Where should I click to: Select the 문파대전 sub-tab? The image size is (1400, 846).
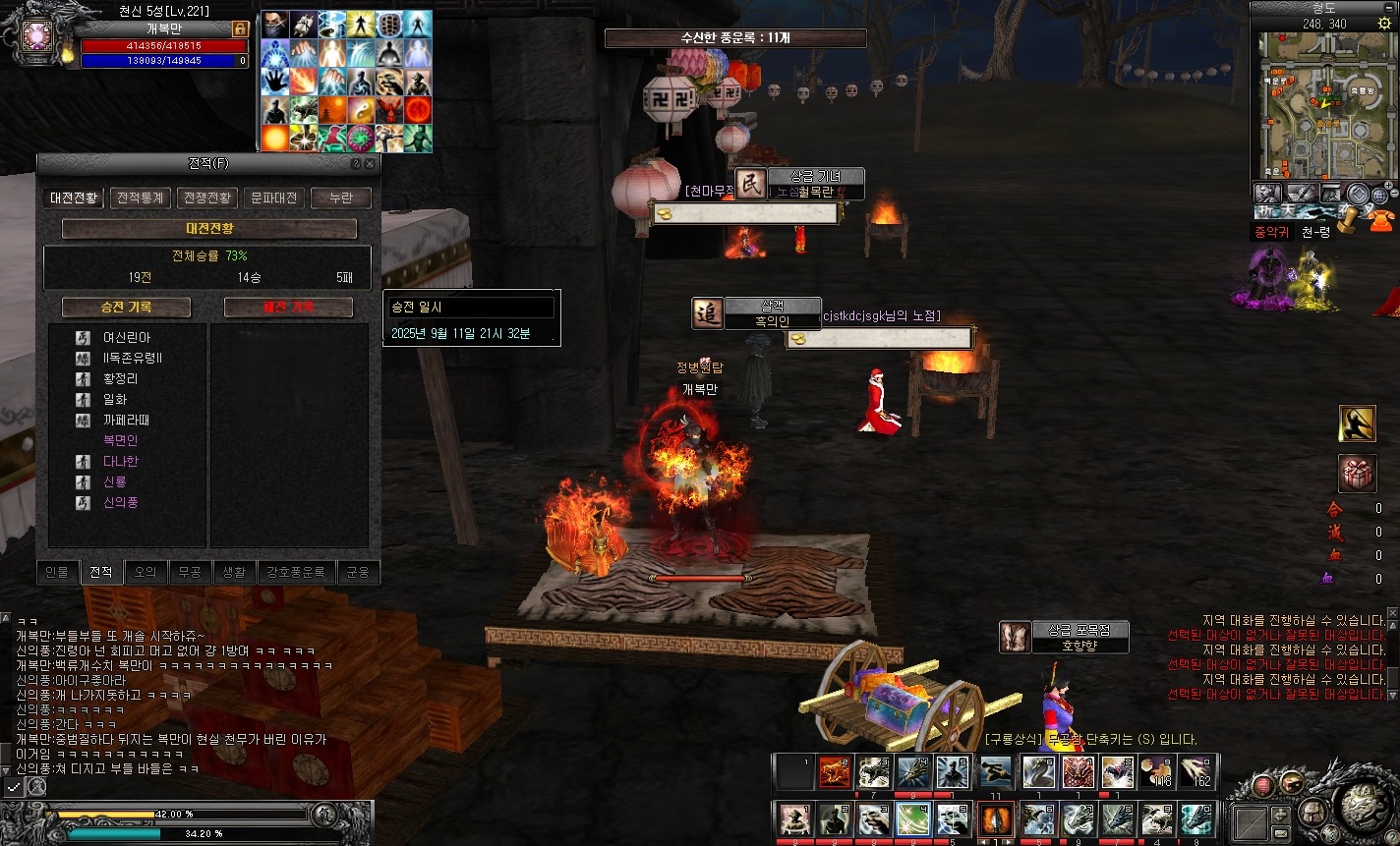click(273, 197)
